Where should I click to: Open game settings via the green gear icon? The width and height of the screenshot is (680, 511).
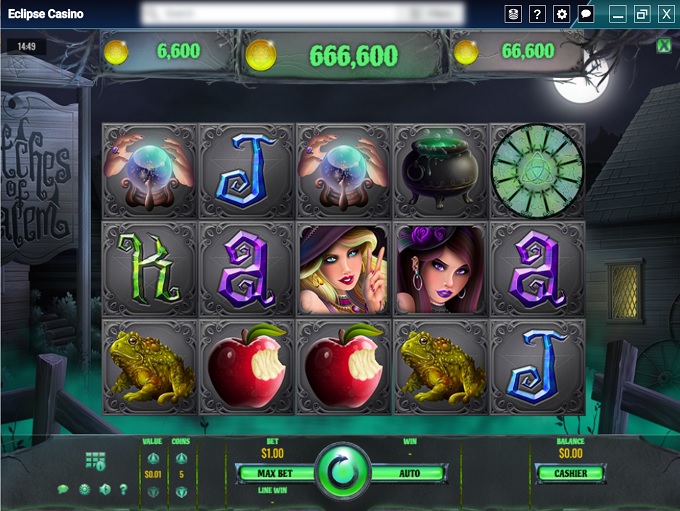coord(84,489)
